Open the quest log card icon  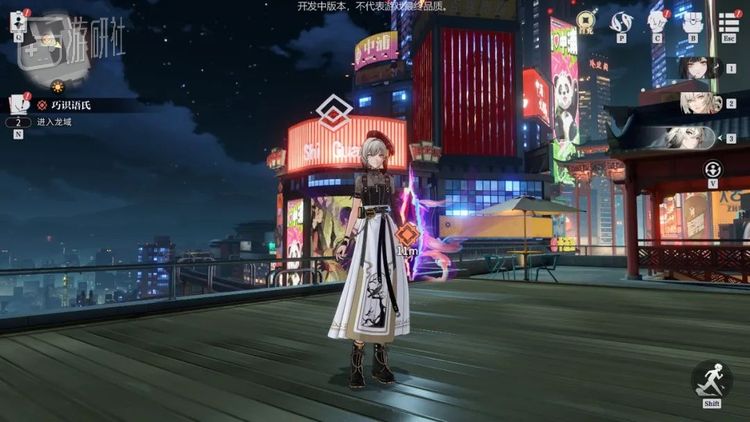(x=17, y=103)
